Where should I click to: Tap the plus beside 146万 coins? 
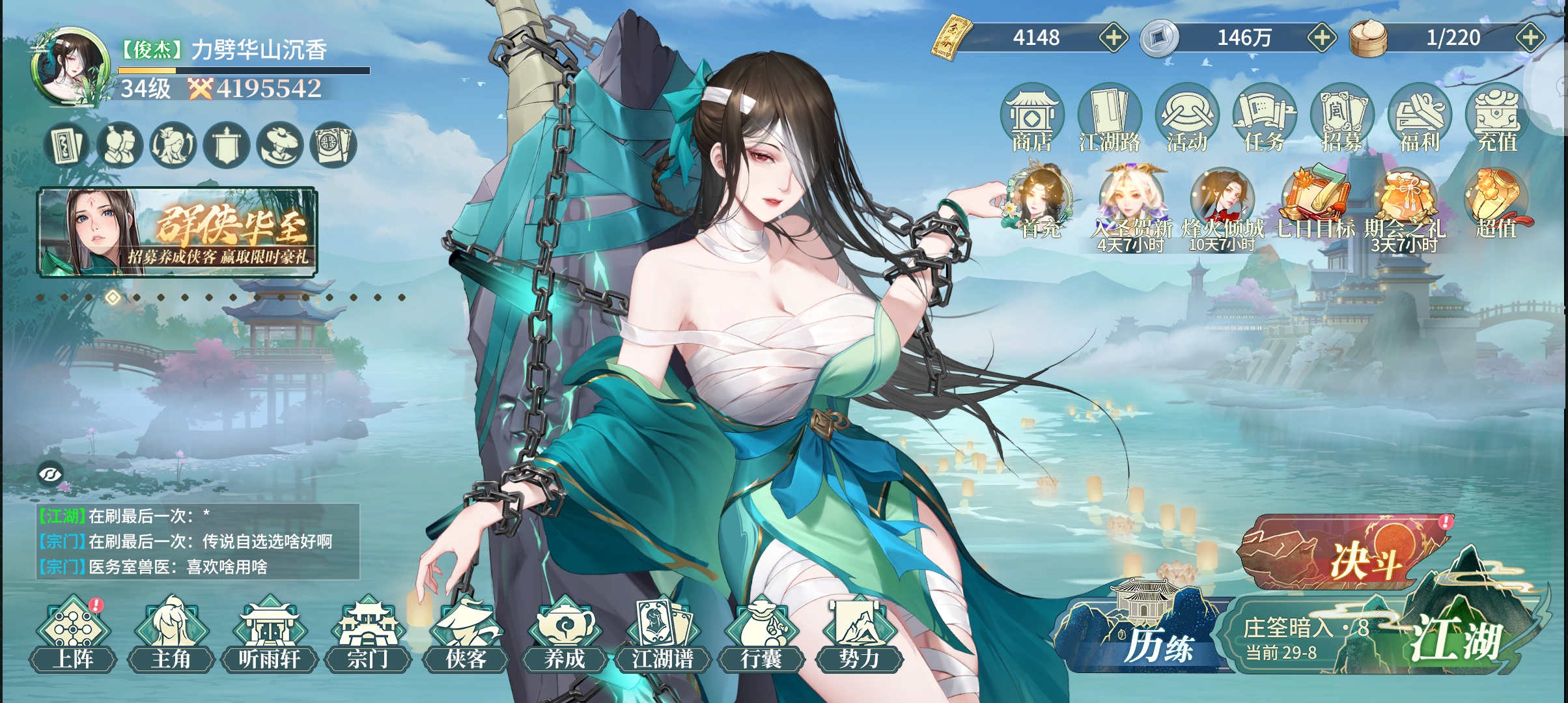[1322, 38]
